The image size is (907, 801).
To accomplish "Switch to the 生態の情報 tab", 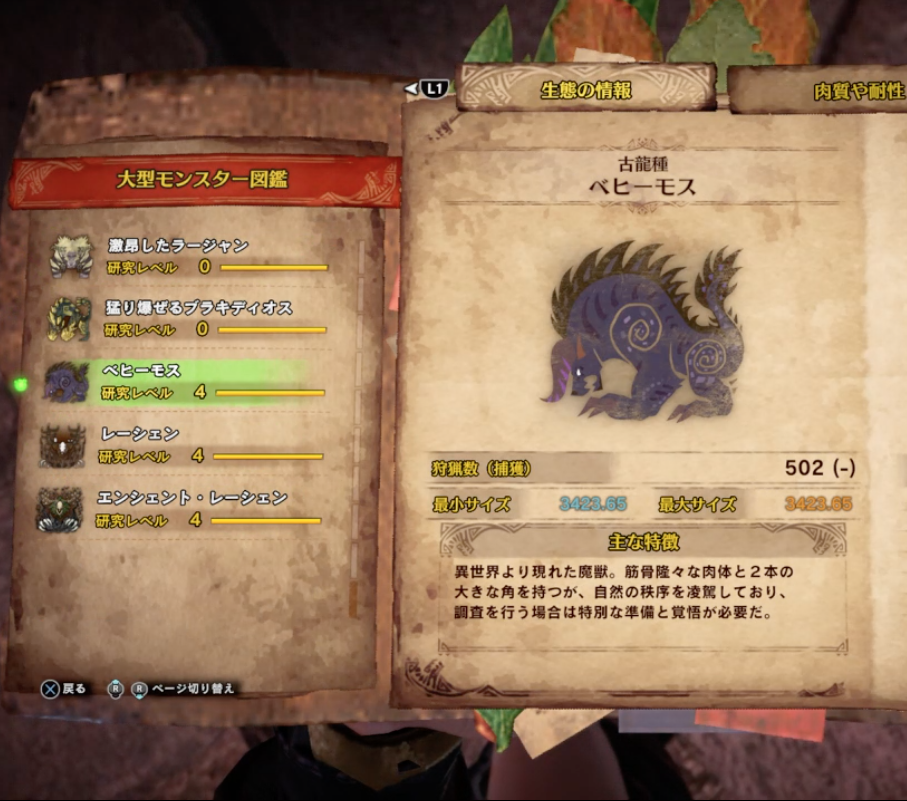I will 586,90.
